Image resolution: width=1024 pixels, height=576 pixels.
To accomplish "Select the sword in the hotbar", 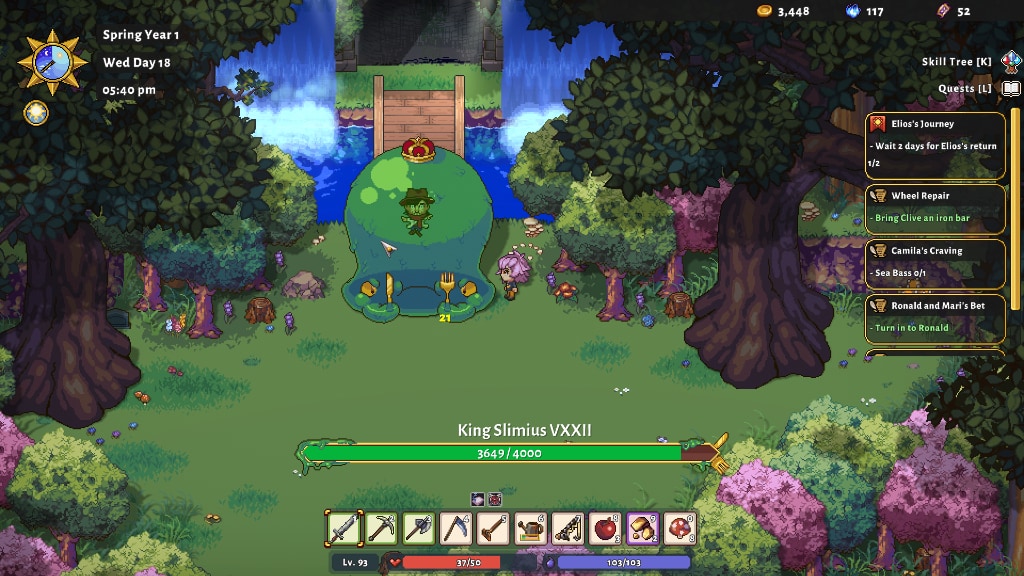I will pyautogui.click(x=343, y=527).
